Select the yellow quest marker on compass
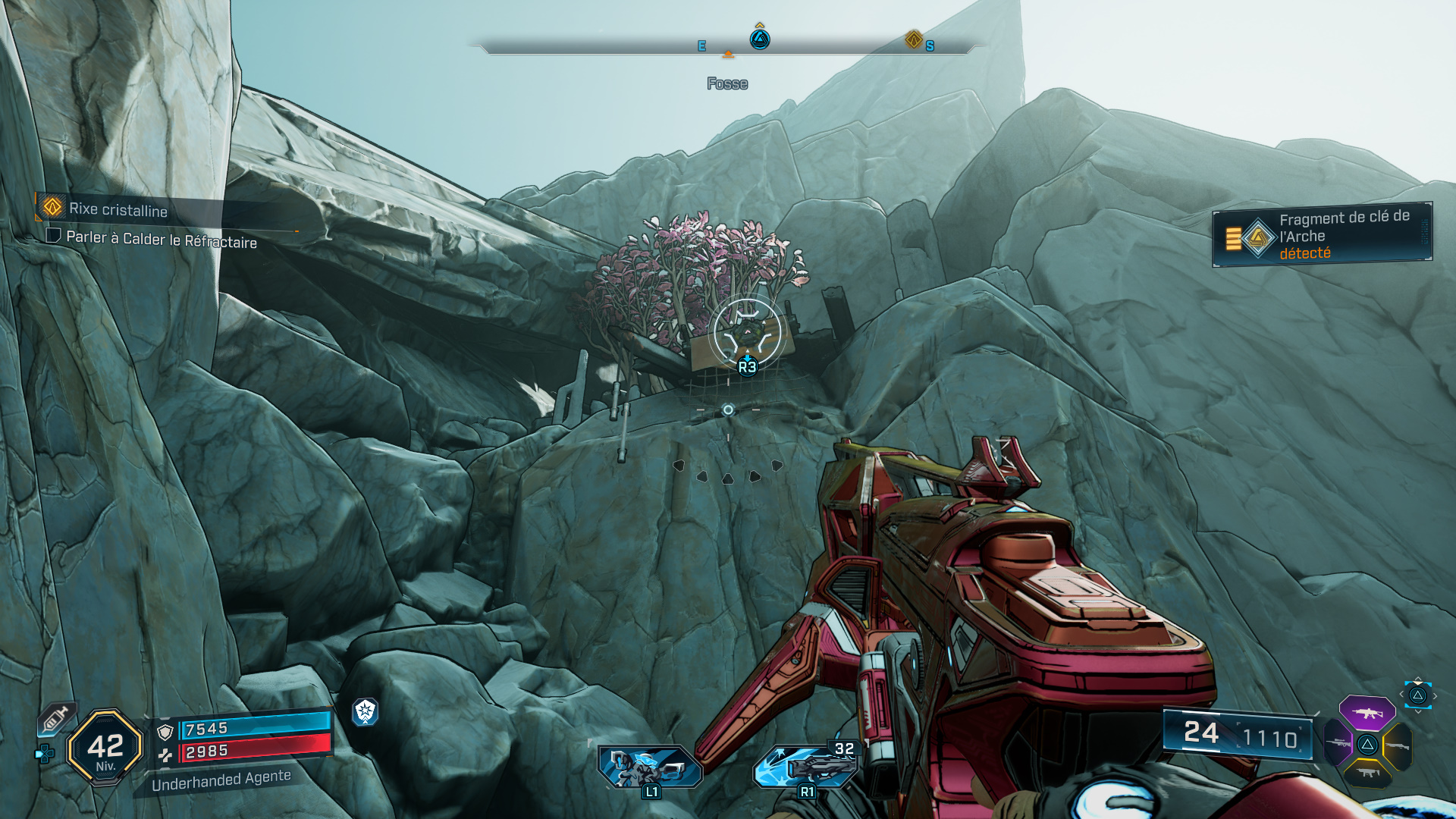The height and width of the screenshot is (819, 1456). click(914, 39)
